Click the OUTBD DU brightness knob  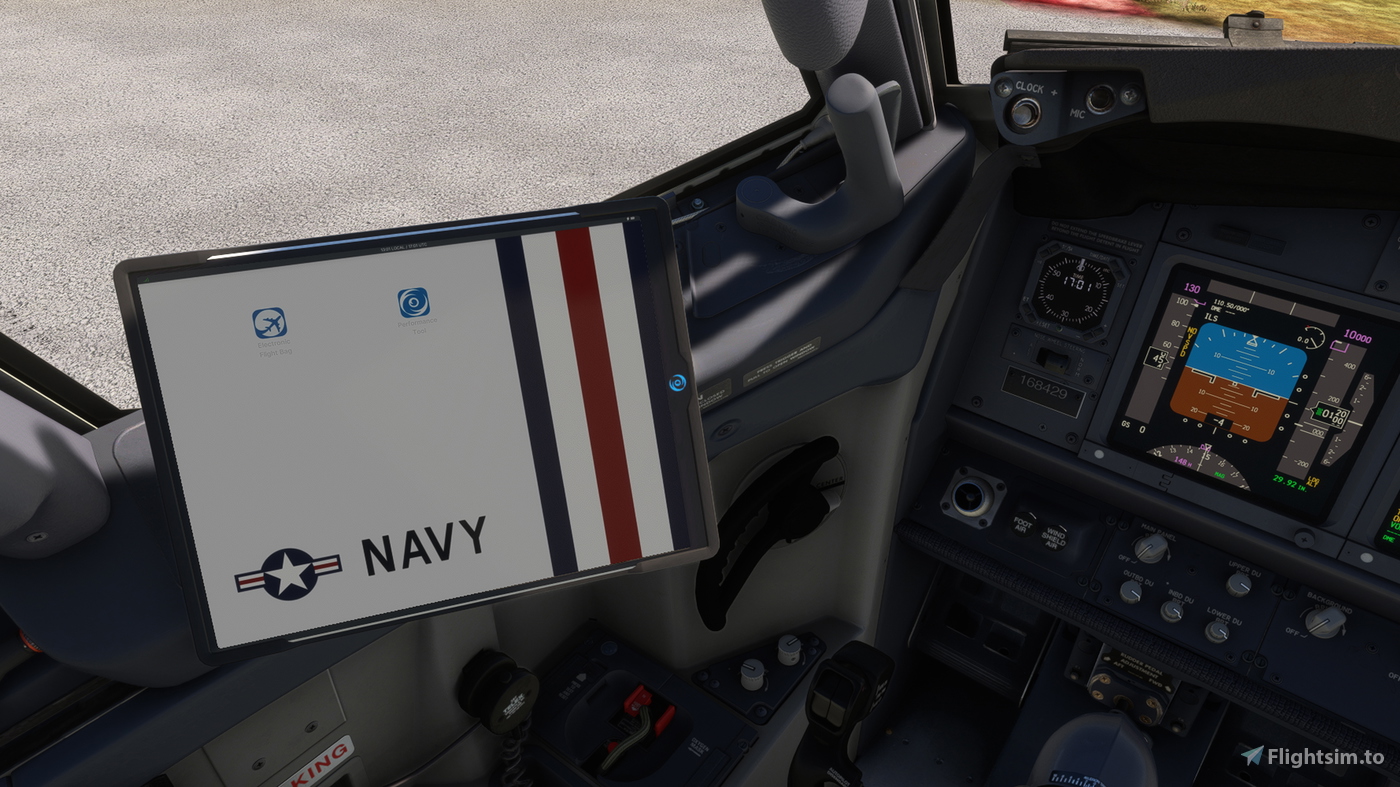coord(1131,592)
